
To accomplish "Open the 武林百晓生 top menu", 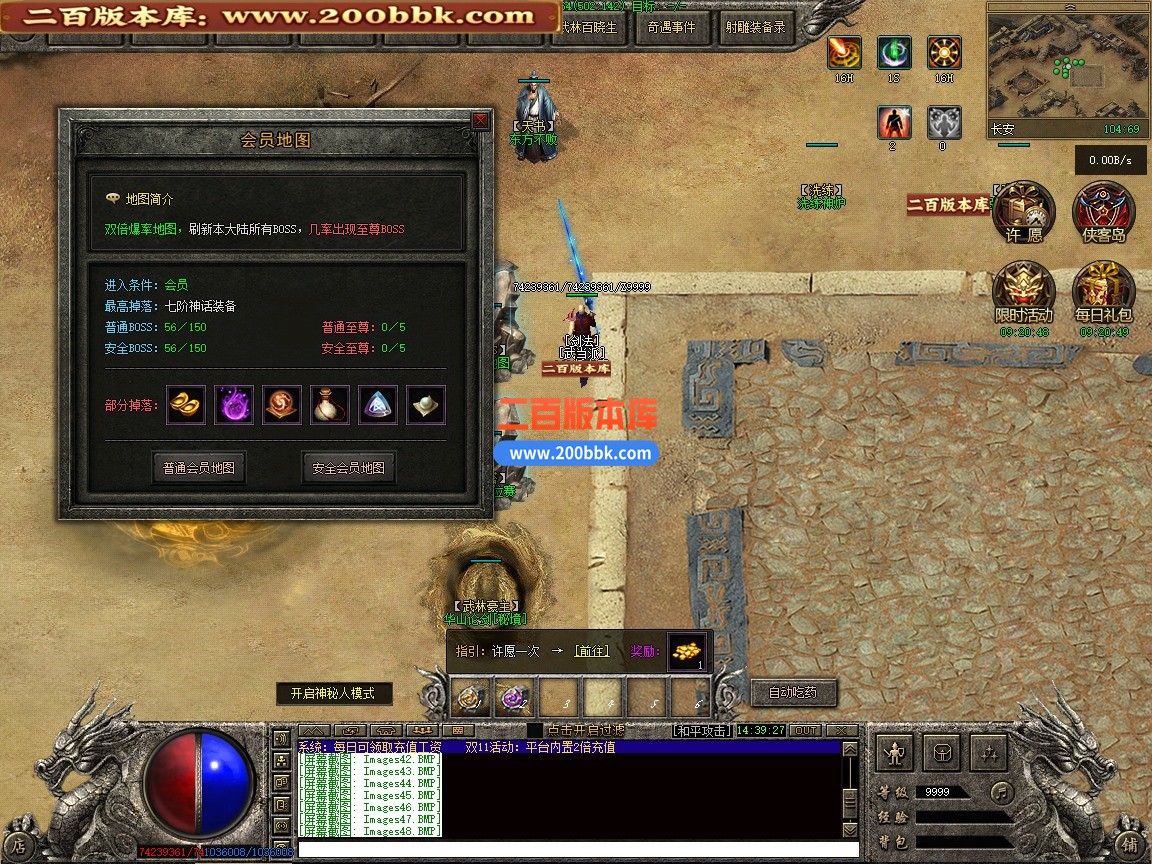I will tap(592, 28).
